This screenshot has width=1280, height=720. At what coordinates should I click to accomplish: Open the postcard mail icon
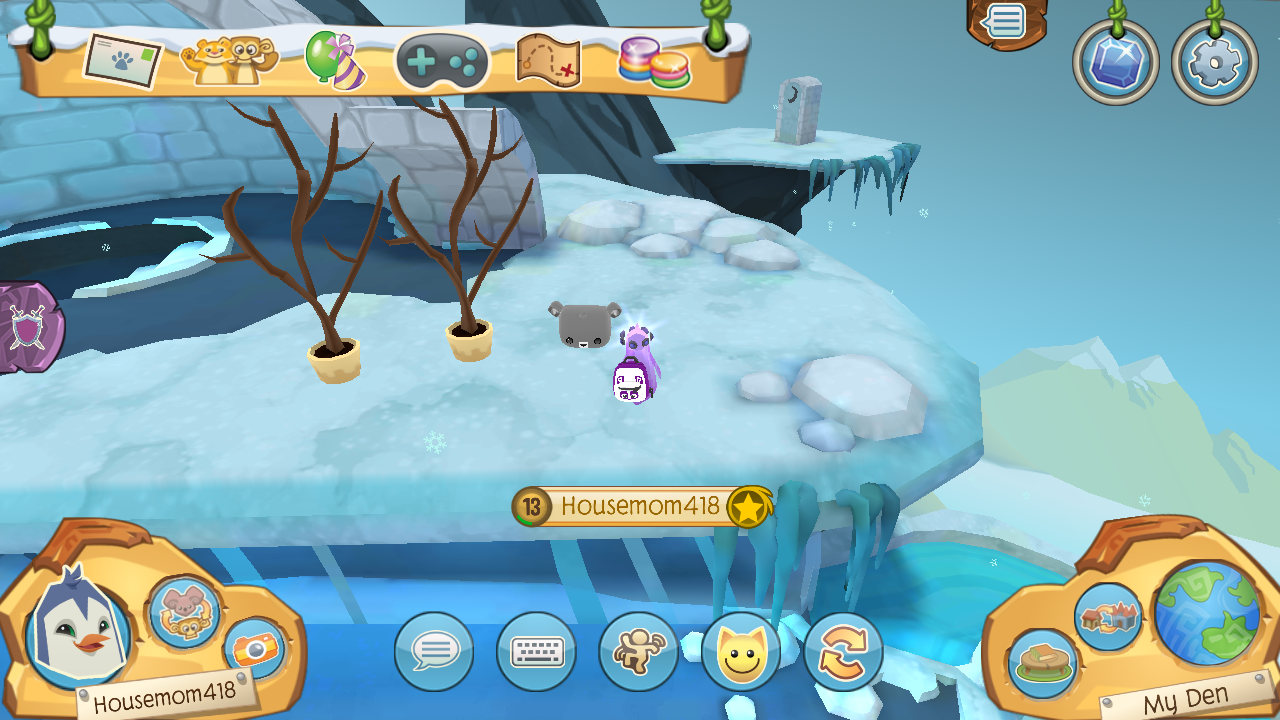click(x=124, y=58)
